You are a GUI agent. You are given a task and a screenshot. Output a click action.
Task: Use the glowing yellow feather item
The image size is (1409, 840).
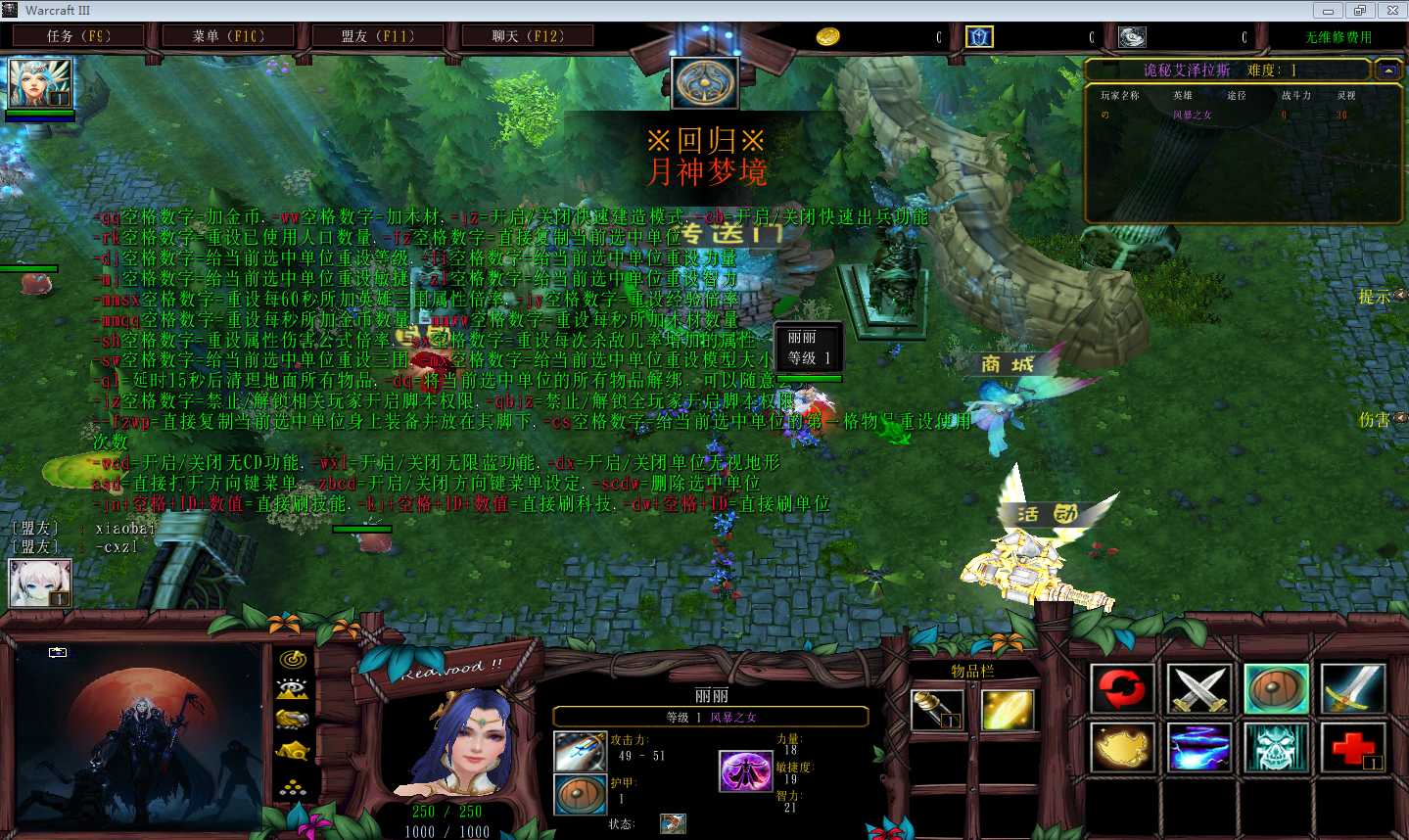coord(1007,710)
